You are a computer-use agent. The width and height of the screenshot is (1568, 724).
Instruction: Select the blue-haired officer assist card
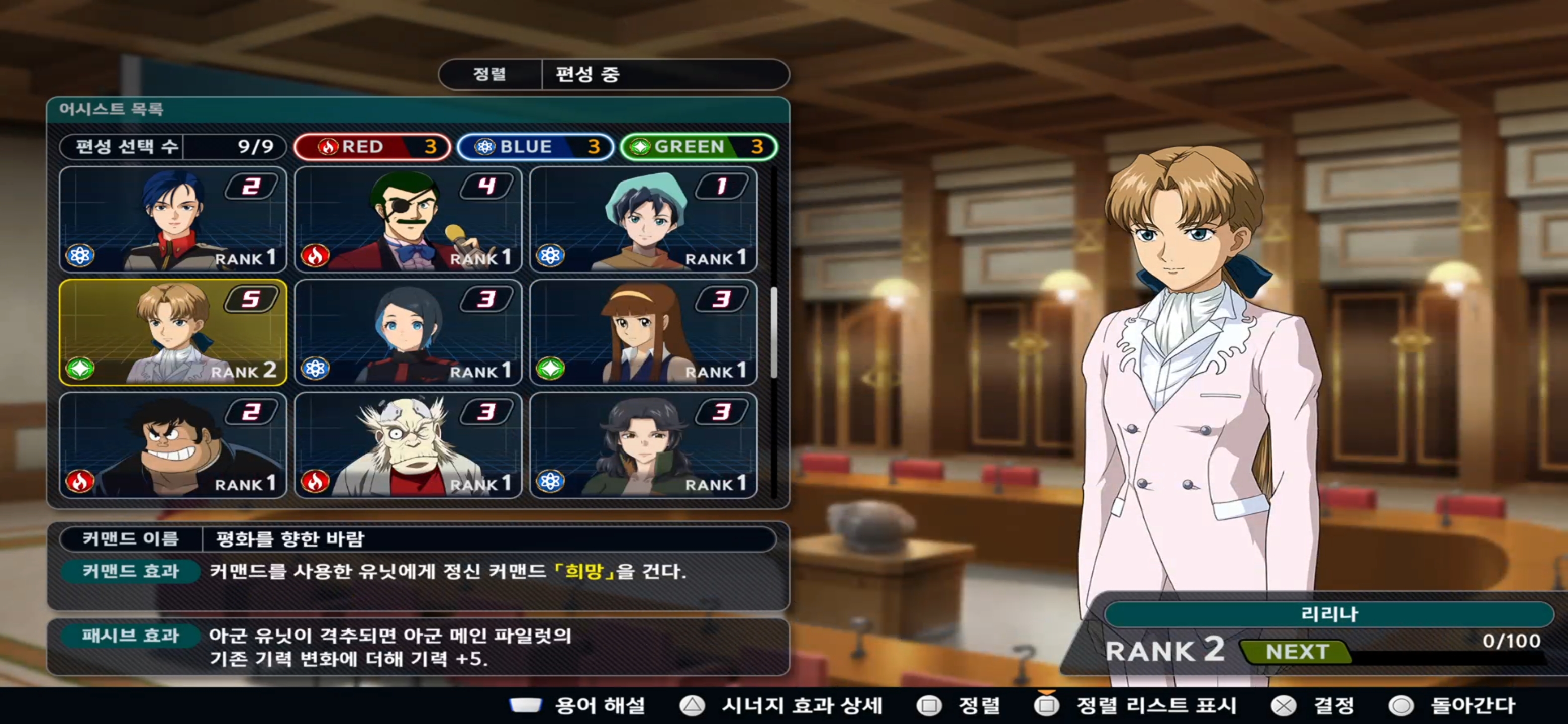click(173, 219)
